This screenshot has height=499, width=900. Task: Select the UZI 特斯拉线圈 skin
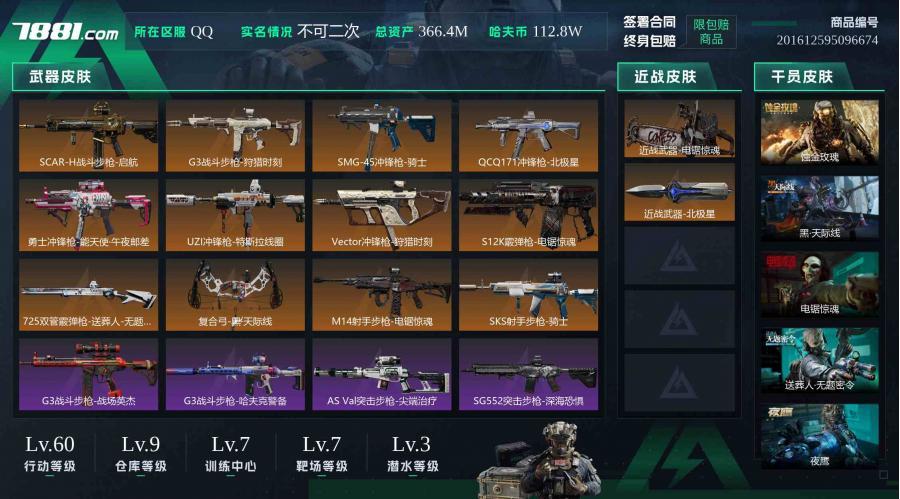(x=235, y=214)
